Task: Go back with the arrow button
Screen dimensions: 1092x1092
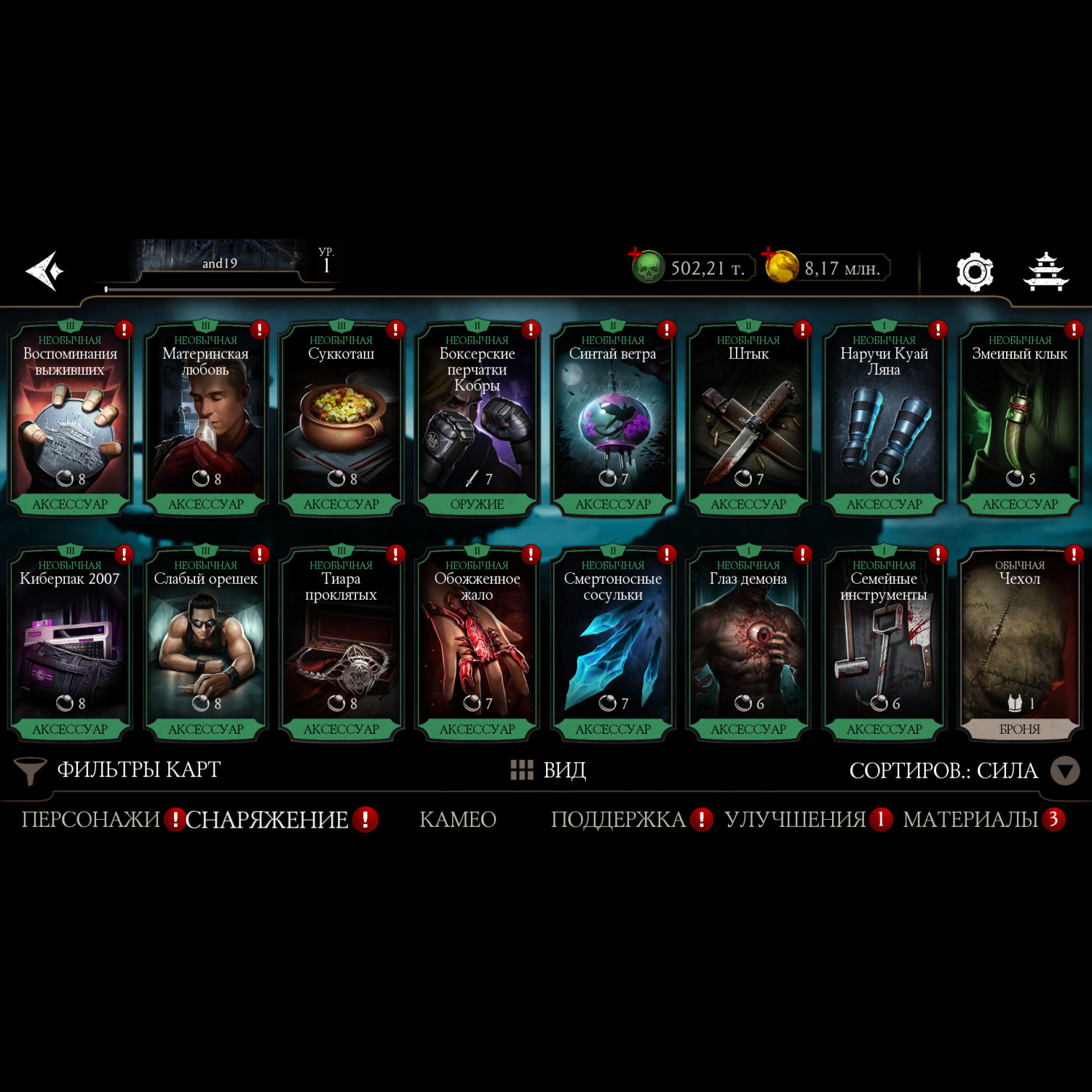Action: point(45,271)
